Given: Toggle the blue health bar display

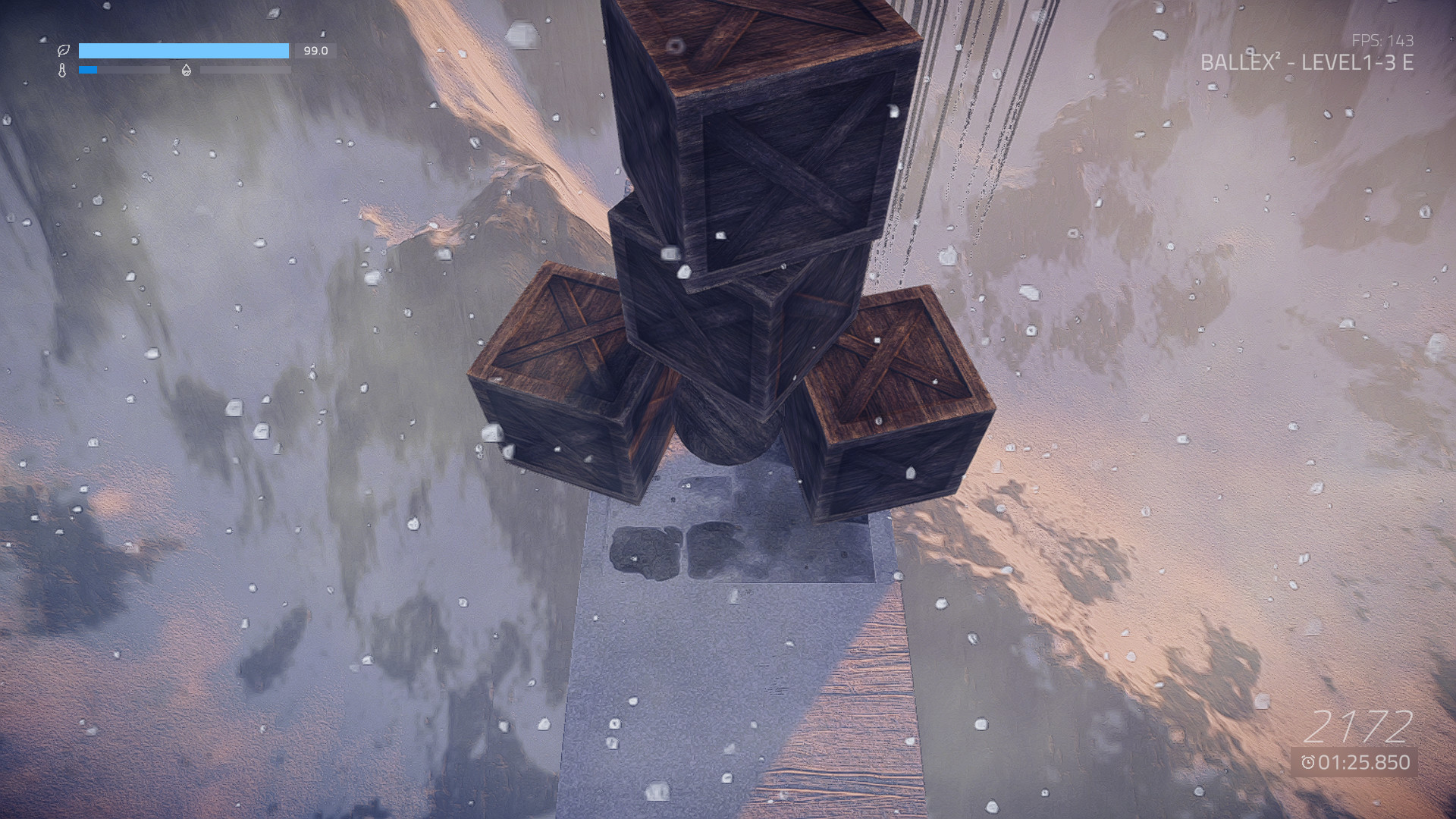Looking at the screenshot, I should 186,51.
